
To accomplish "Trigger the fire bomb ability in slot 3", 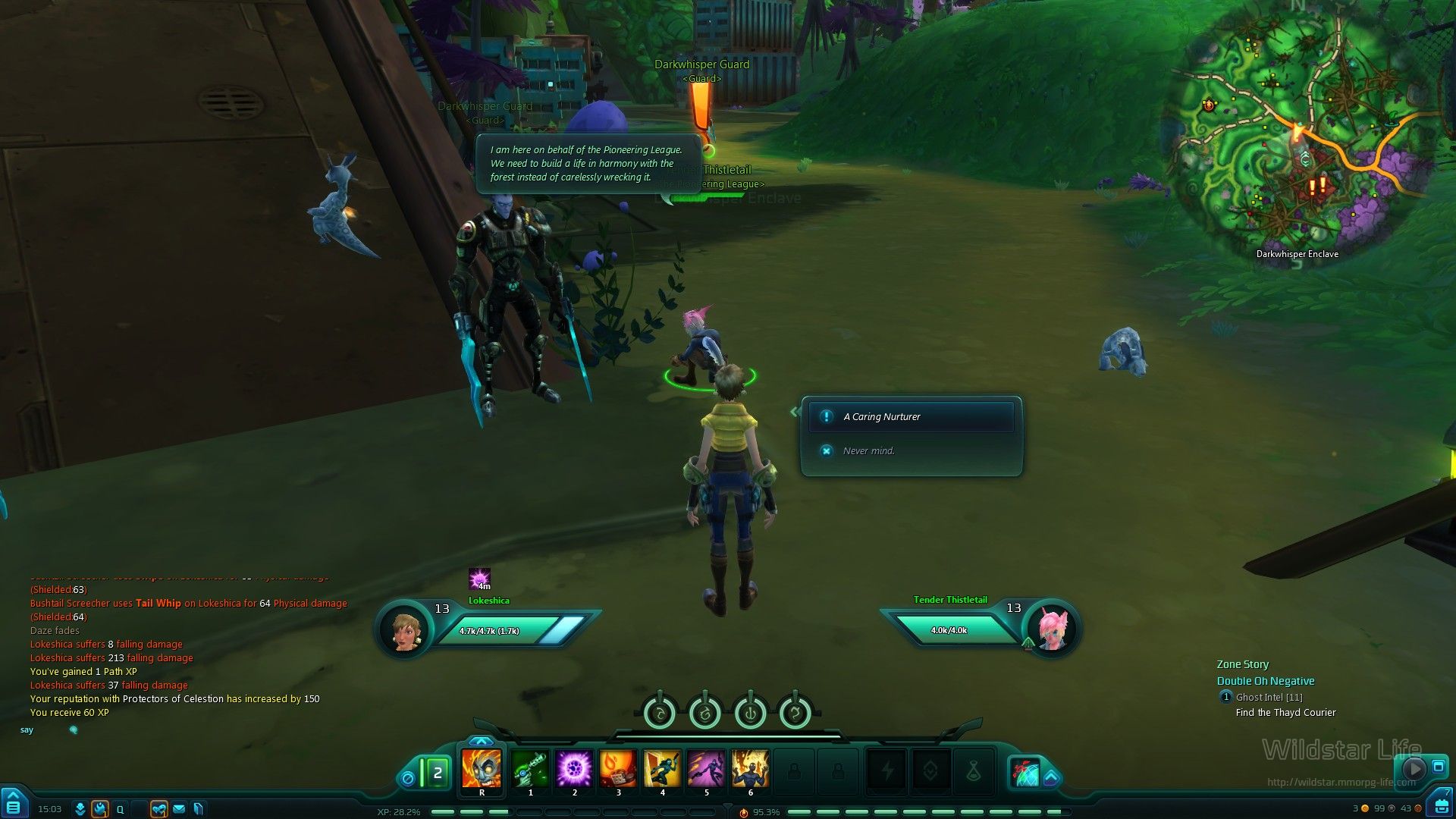I will point(618,770).
